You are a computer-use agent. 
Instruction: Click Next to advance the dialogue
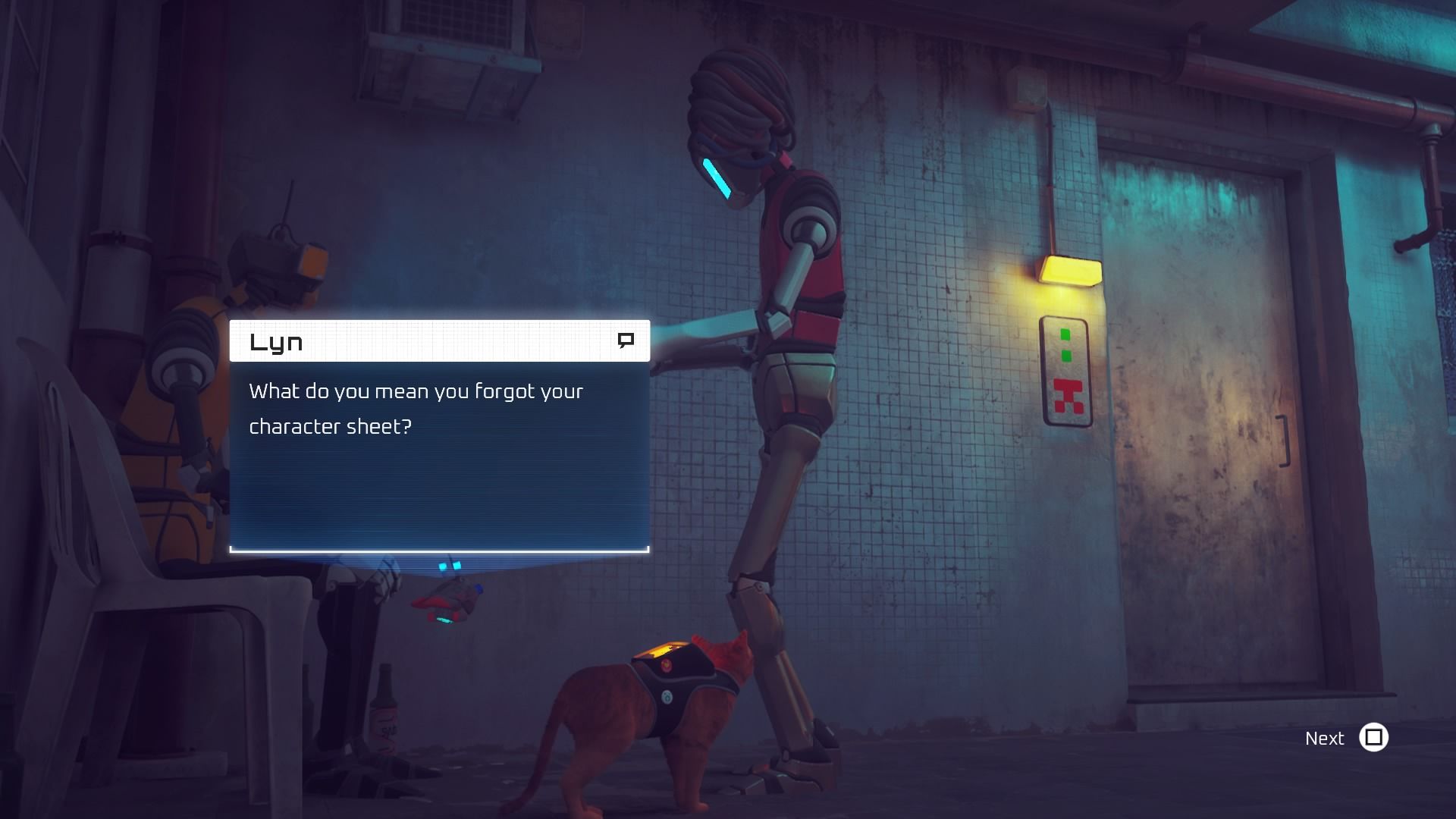[x=1324, y=738]
